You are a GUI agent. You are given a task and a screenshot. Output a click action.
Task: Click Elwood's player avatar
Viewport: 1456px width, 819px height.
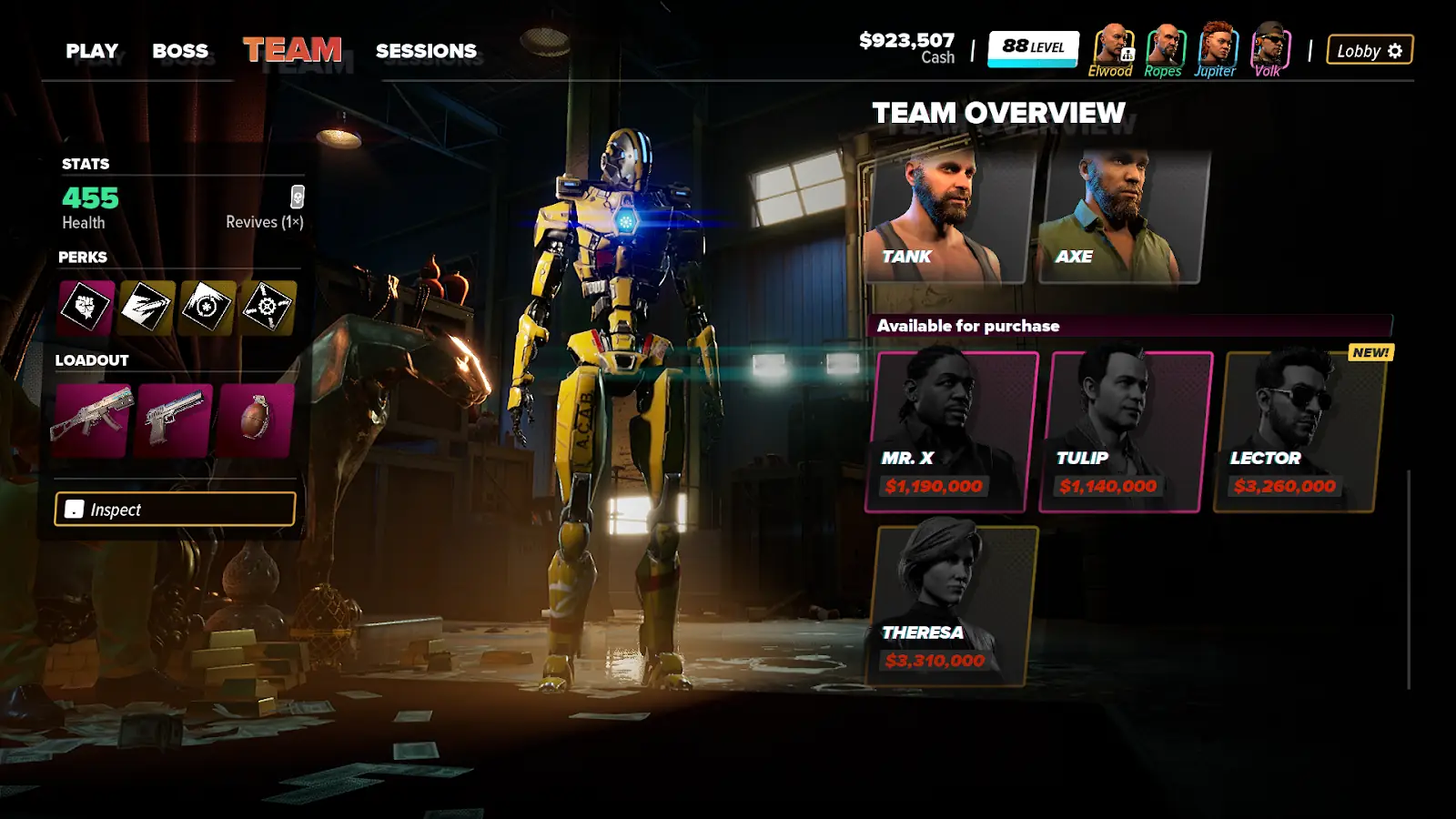click(x=1111, y=47)
